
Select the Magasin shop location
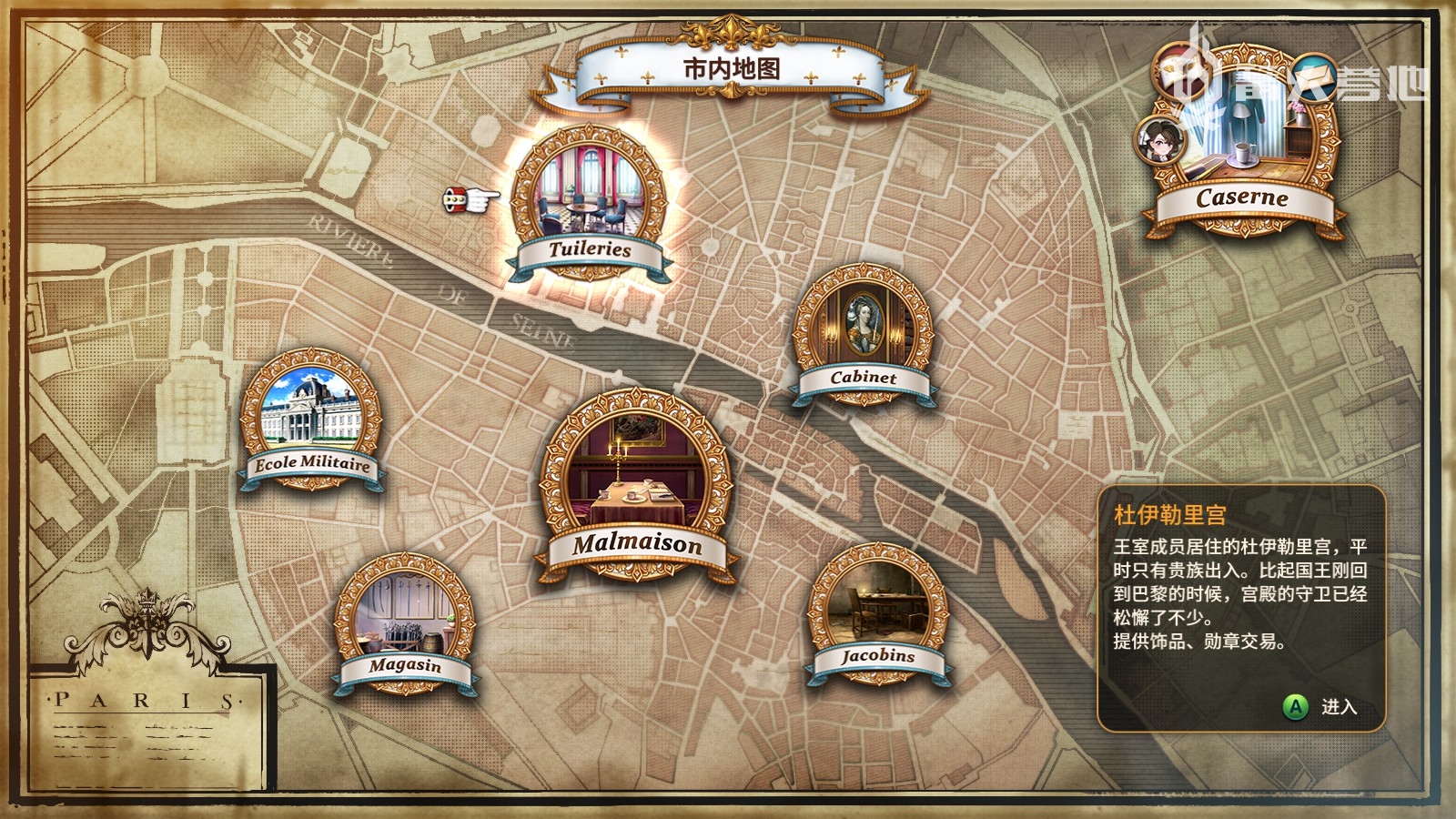tap(405, 623)
